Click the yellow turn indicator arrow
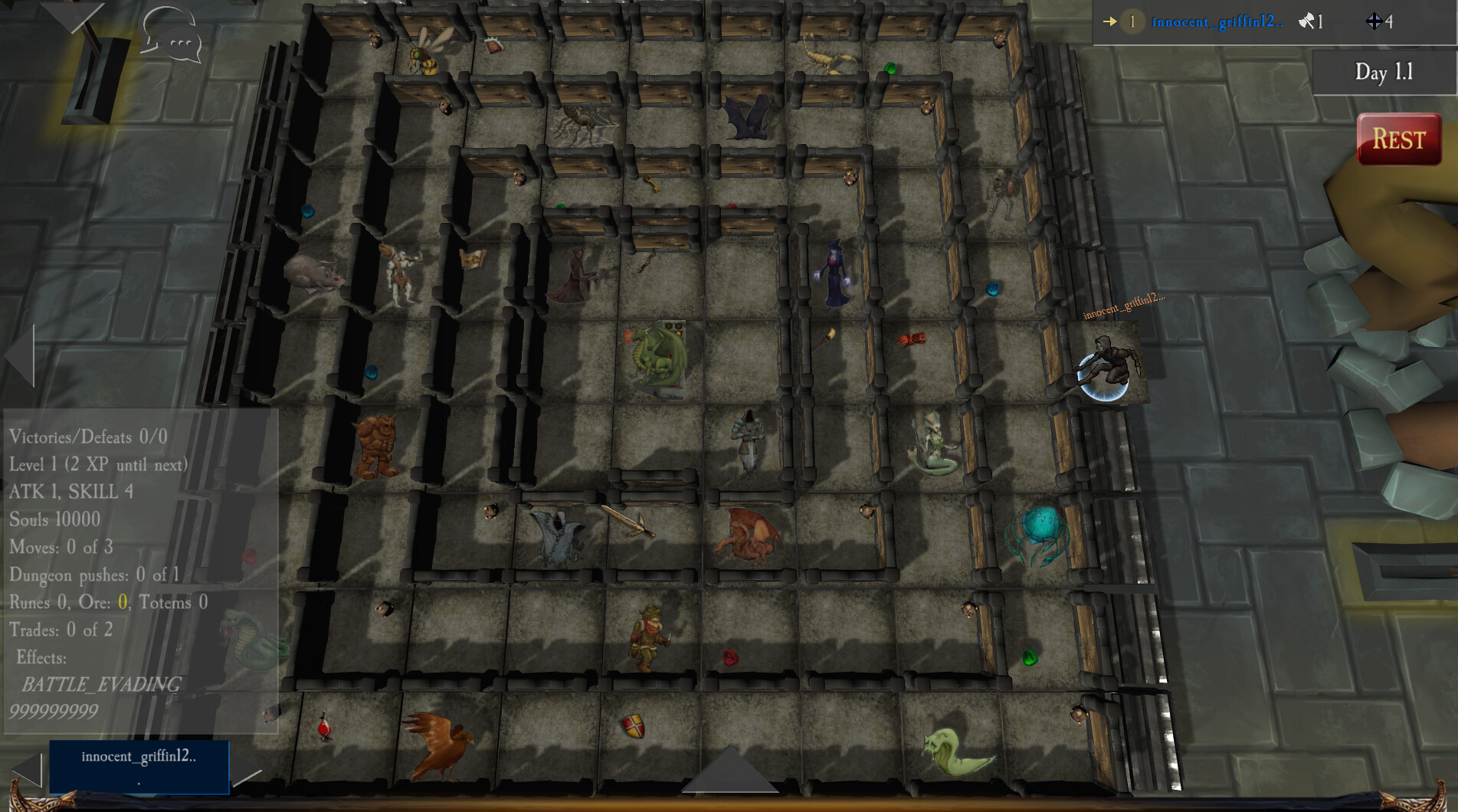Image resolution: width=1458 pixels, height=812 pixels. (1110, 22)
